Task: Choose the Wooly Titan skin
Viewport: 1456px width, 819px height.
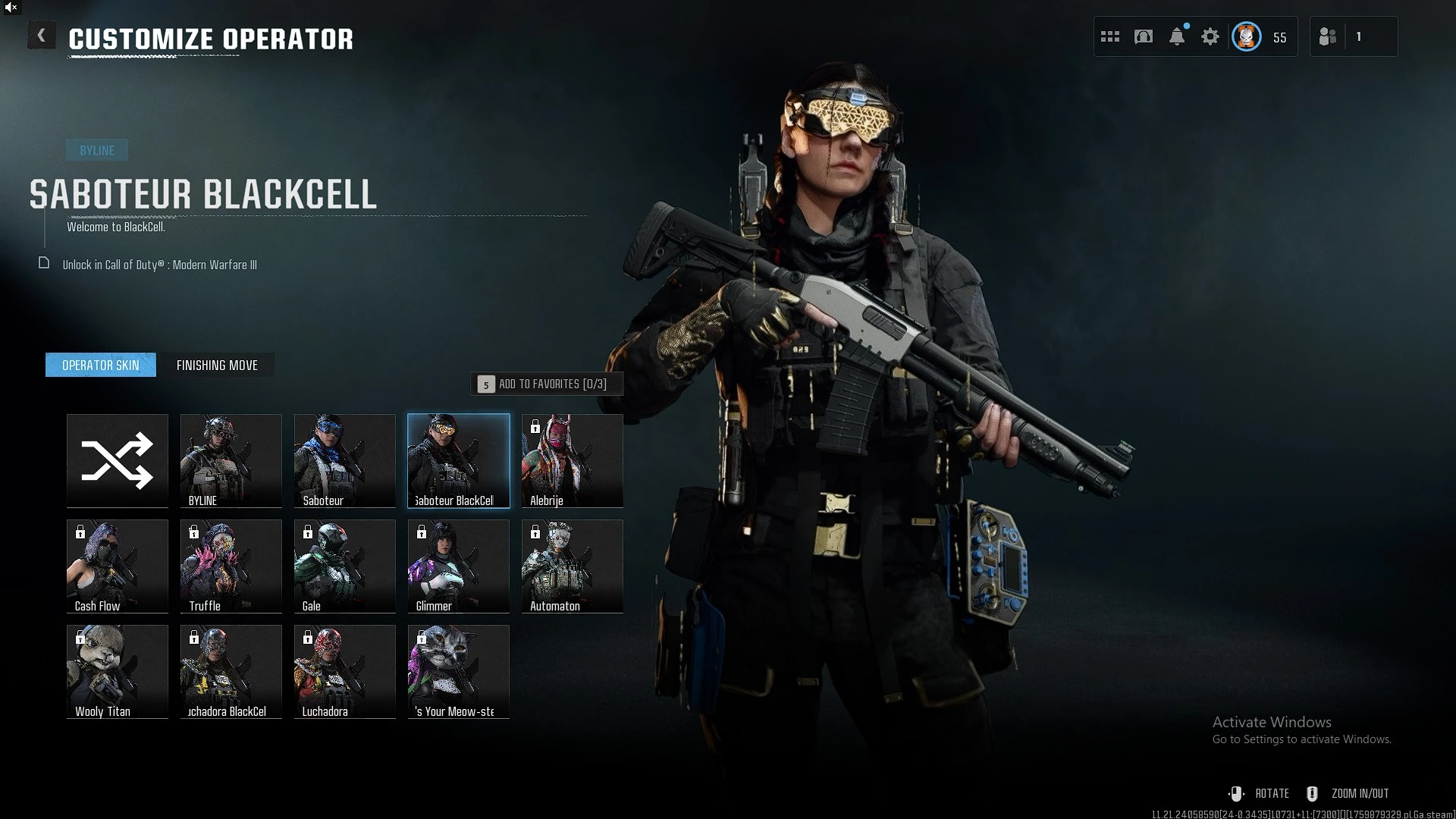Action: (118, 671)
